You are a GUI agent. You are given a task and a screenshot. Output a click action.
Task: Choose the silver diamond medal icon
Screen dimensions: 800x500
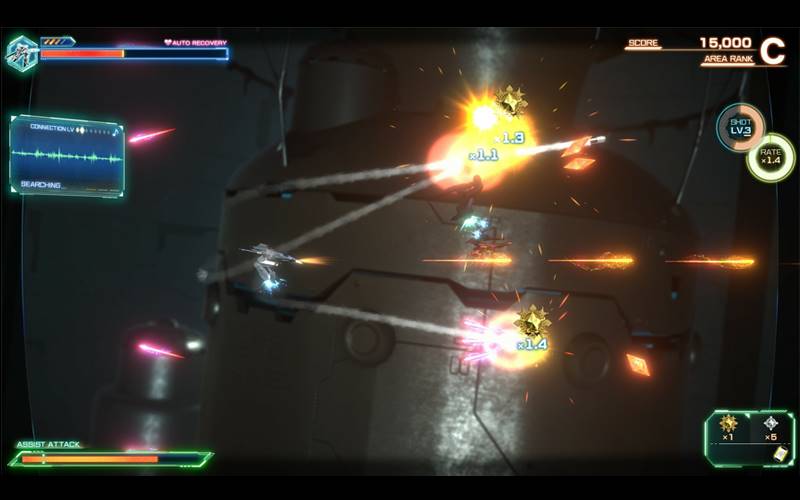pyautogui.click(x=771, y=423)
